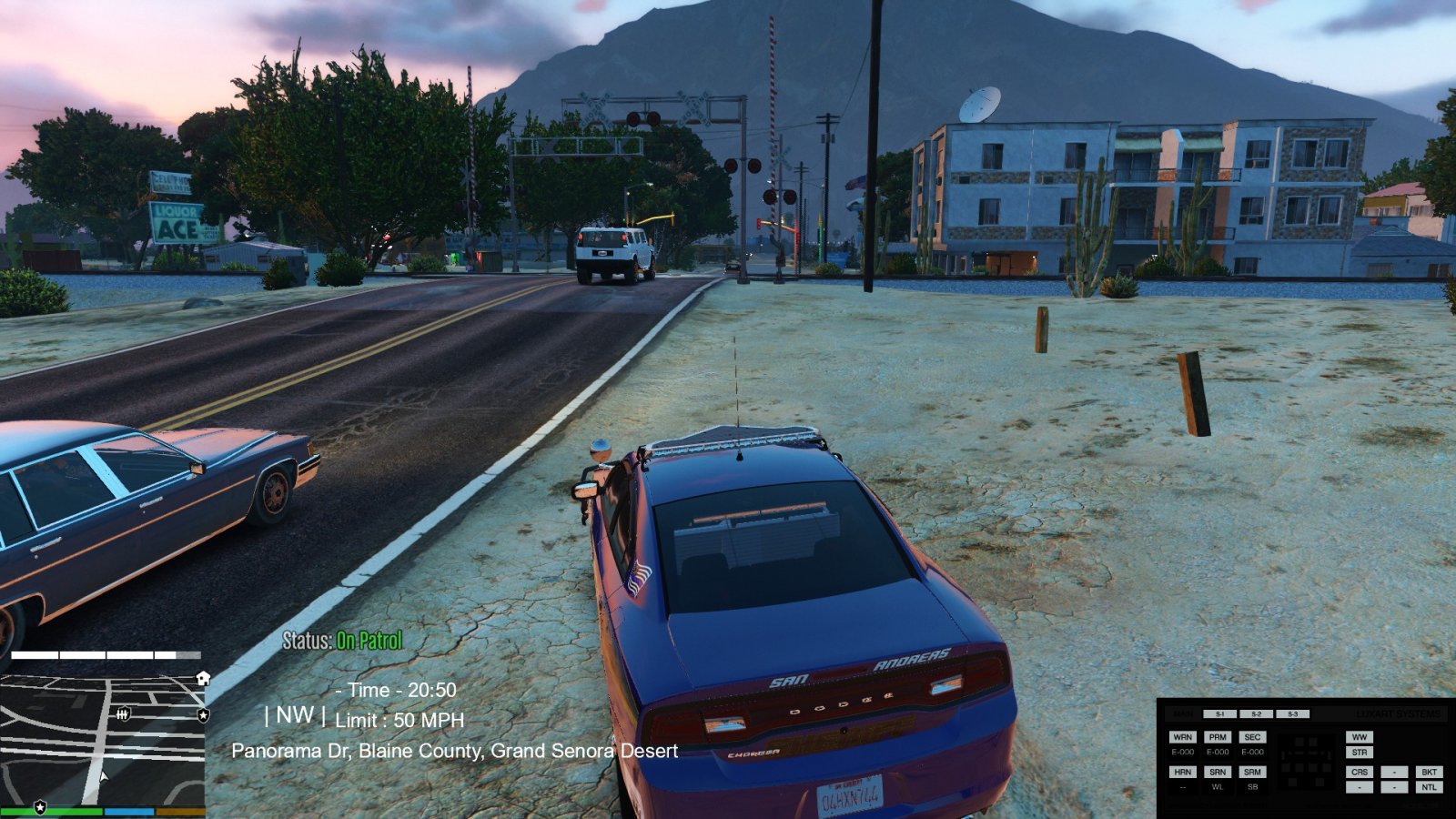Screen dimensions: 1456x819
Task: Enable the STR button
Action: coord(1360,753)
